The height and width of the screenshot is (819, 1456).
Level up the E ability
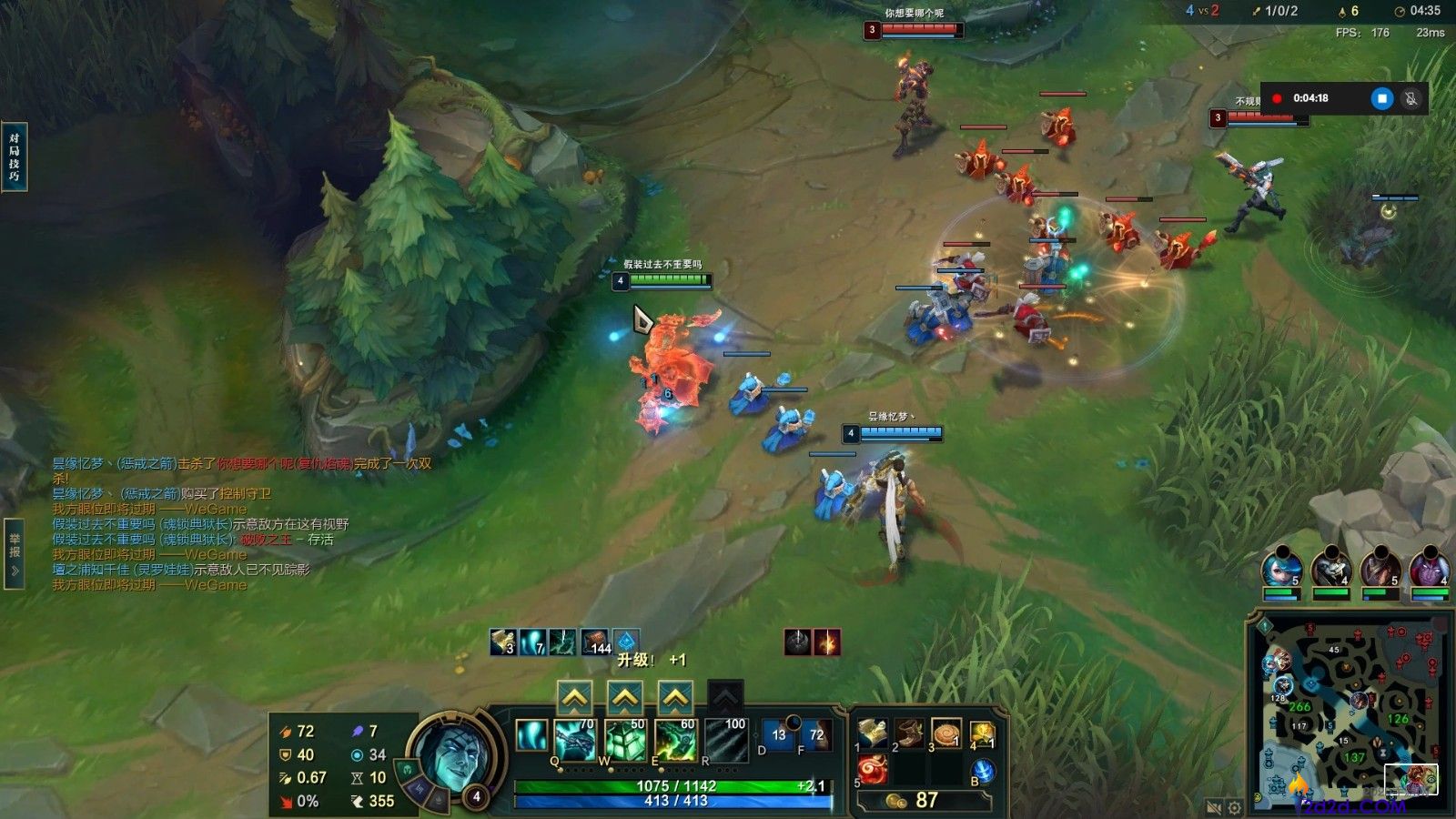[674, 699]
